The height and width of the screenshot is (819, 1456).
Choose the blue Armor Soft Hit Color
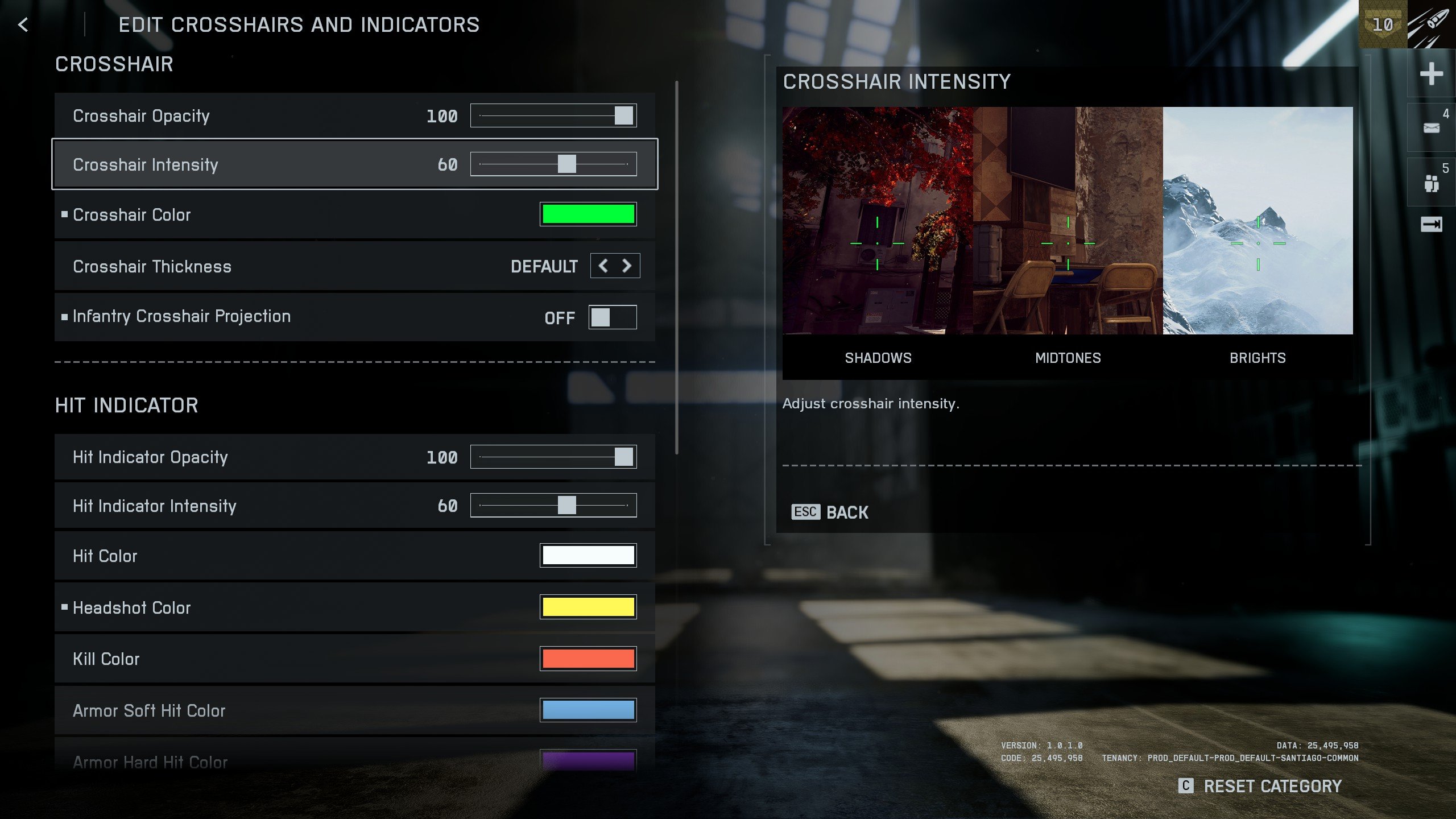coord(588,710)
